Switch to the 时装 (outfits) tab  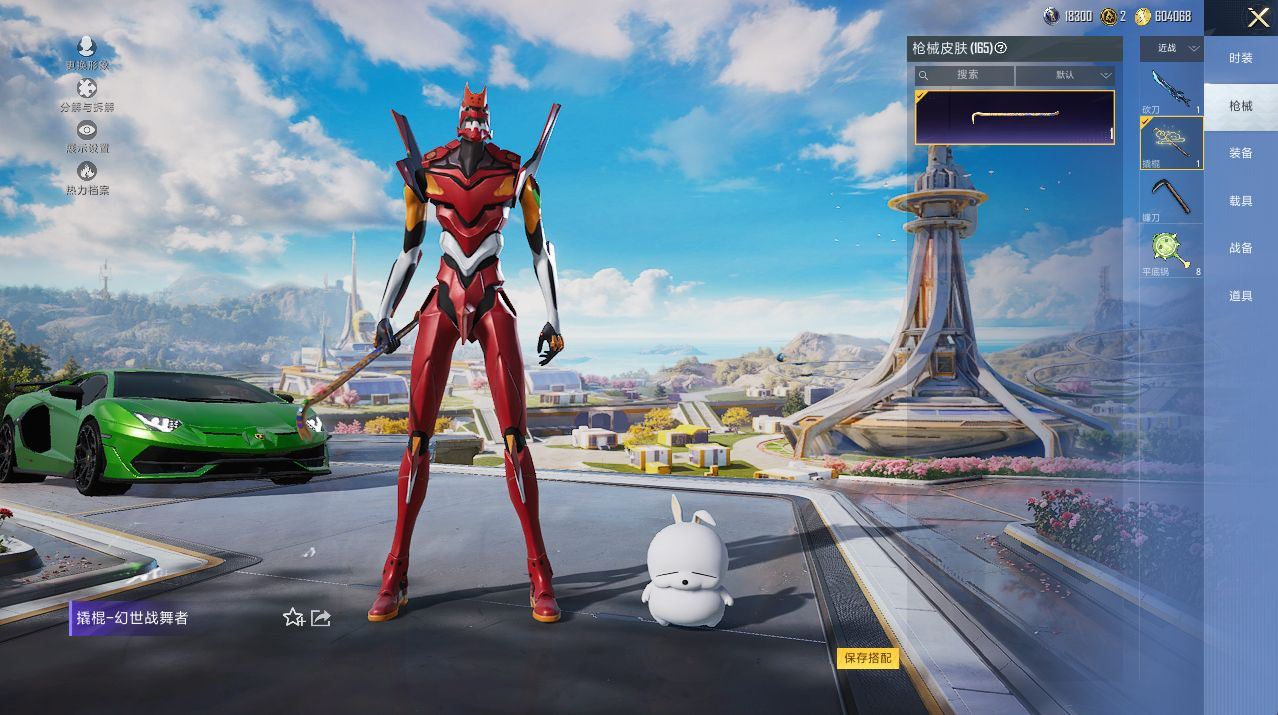(1241, 58)
